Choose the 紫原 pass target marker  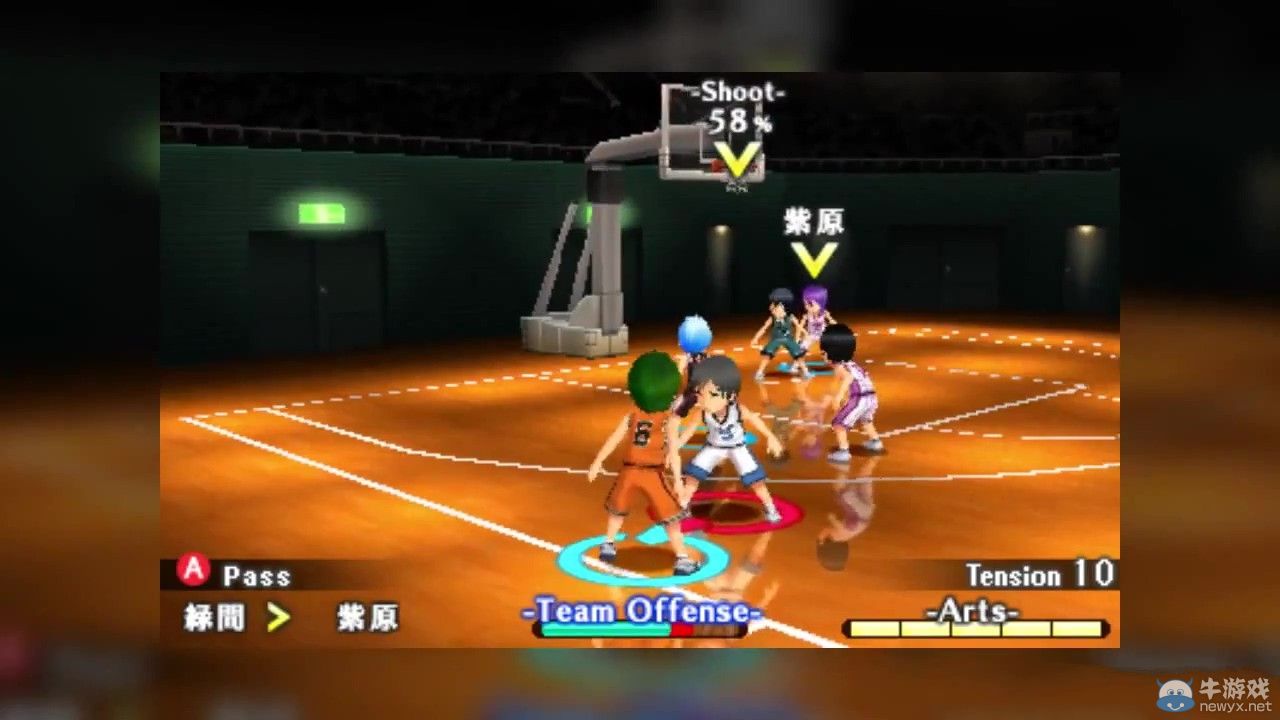(814, 259)
